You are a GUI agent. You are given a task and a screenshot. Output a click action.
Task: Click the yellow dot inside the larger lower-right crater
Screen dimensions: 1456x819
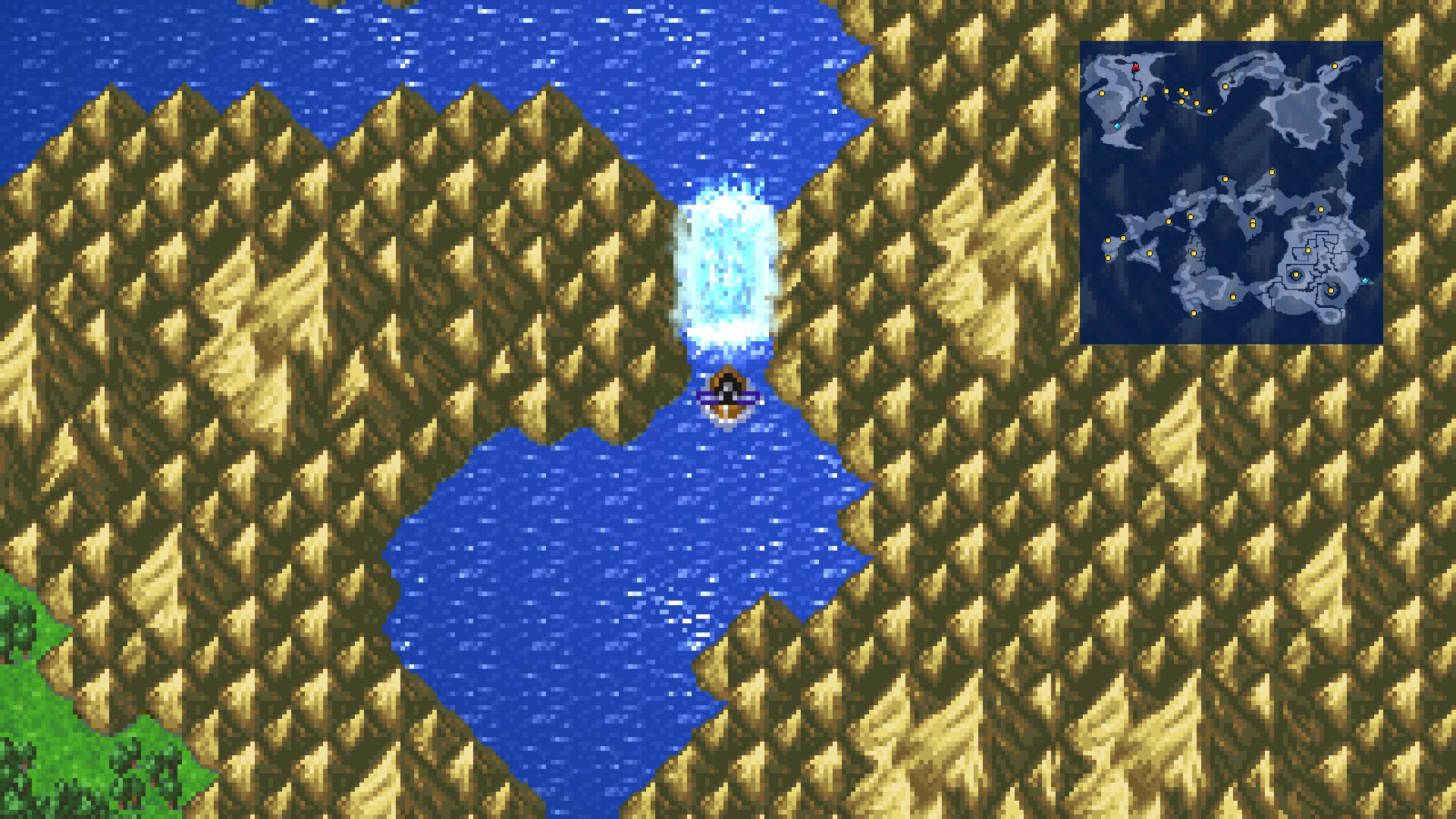1331,290
